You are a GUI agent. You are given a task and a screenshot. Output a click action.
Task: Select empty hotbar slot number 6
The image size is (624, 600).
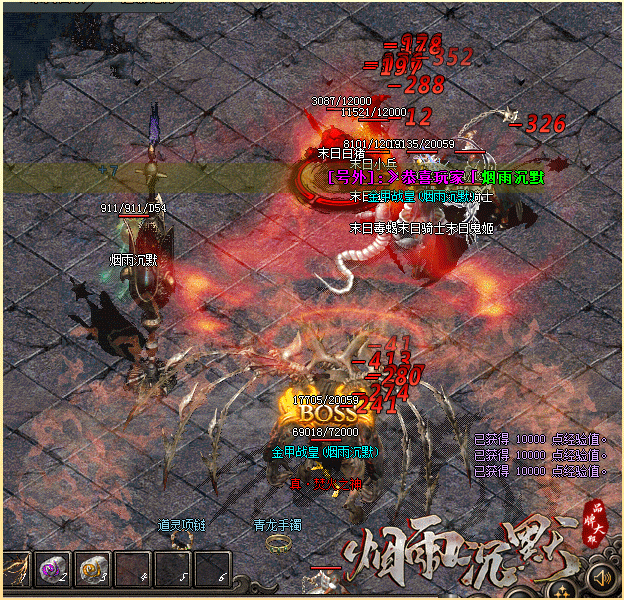(x=212, y=569)
